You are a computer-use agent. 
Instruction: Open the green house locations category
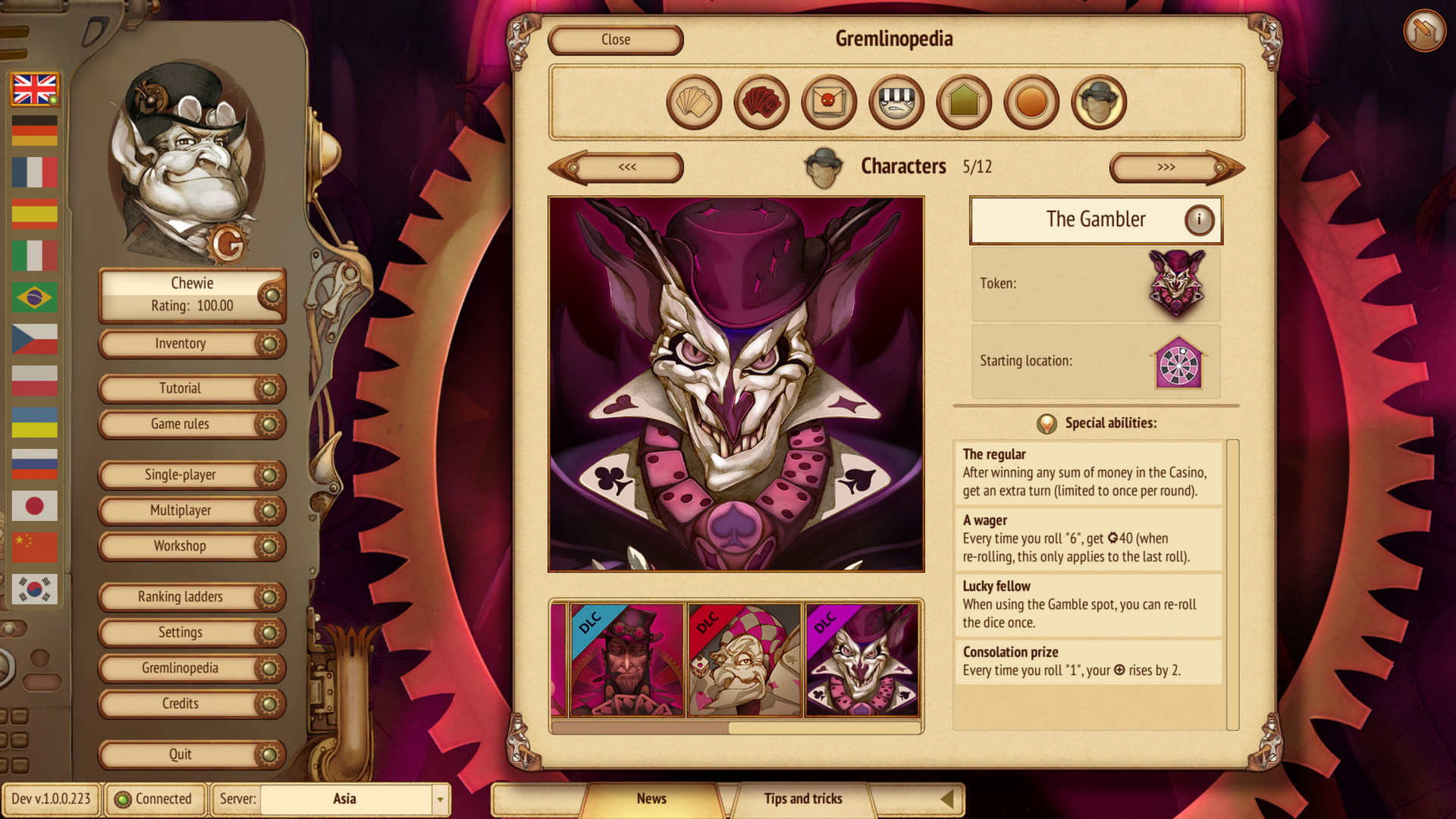[963, 102]
